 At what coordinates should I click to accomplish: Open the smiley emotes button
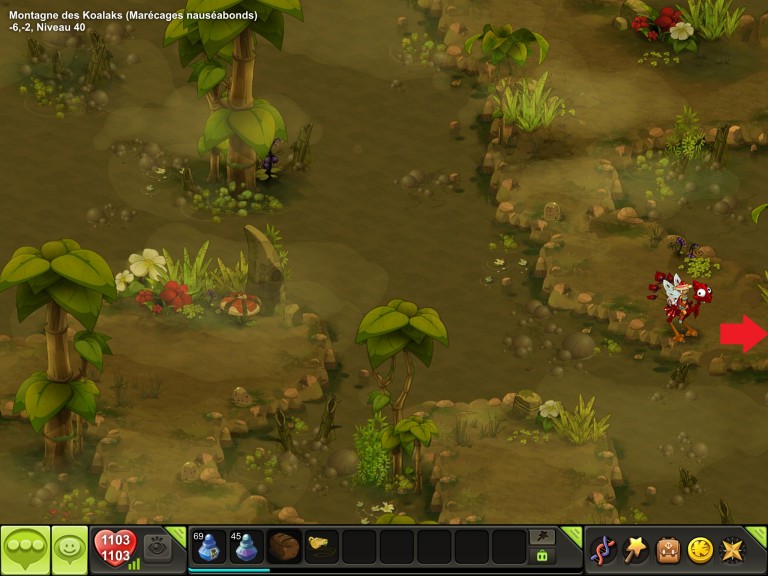(x=68, y=549)
